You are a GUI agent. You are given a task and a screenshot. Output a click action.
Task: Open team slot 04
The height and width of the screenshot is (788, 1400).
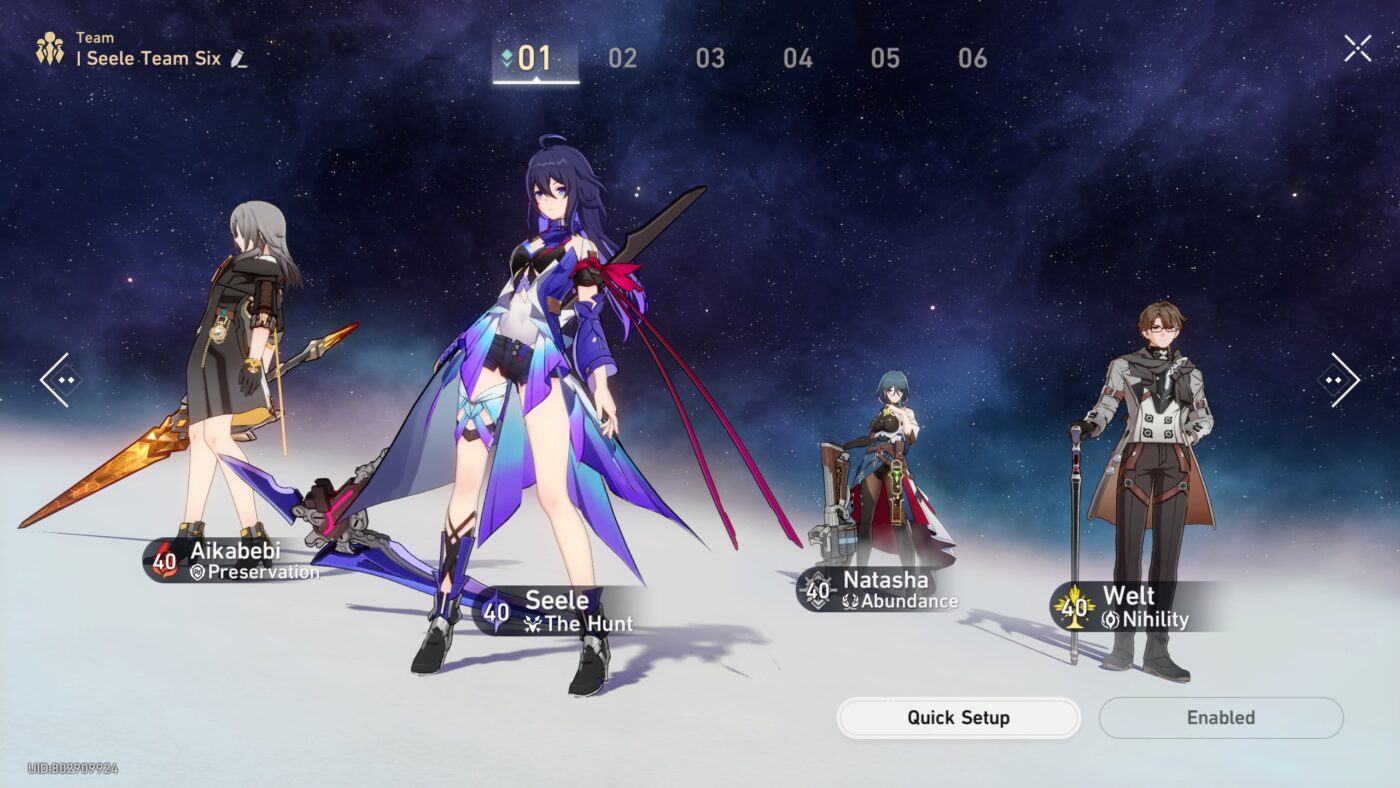[x=797, y=58]
